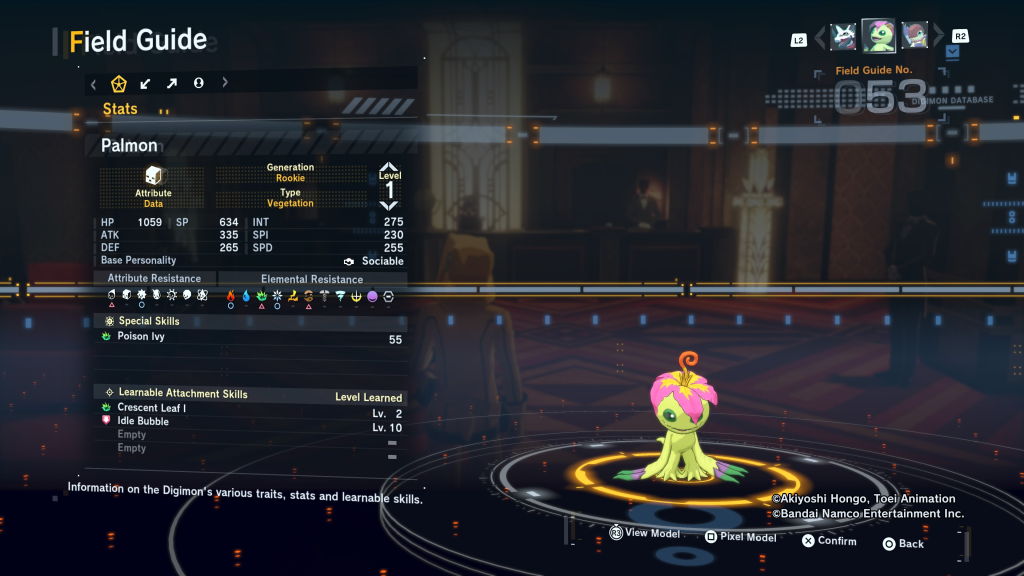Select the Poison Ivy special skill row
1024x576 pixels.
pos(250,338)
